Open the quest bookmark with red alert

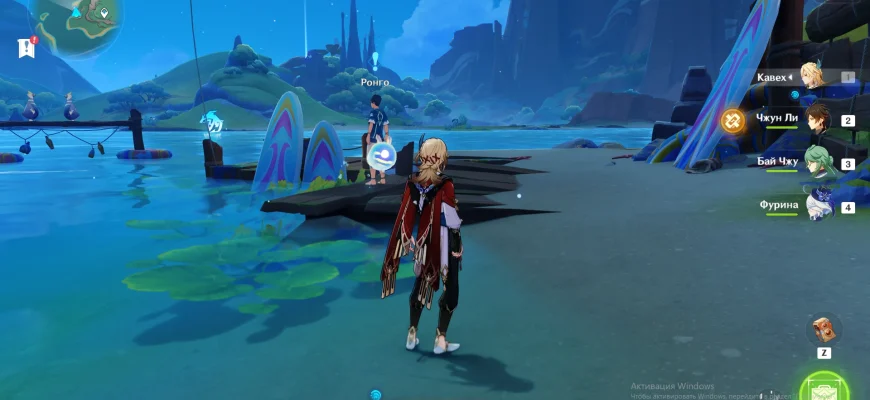pos(26,47)
